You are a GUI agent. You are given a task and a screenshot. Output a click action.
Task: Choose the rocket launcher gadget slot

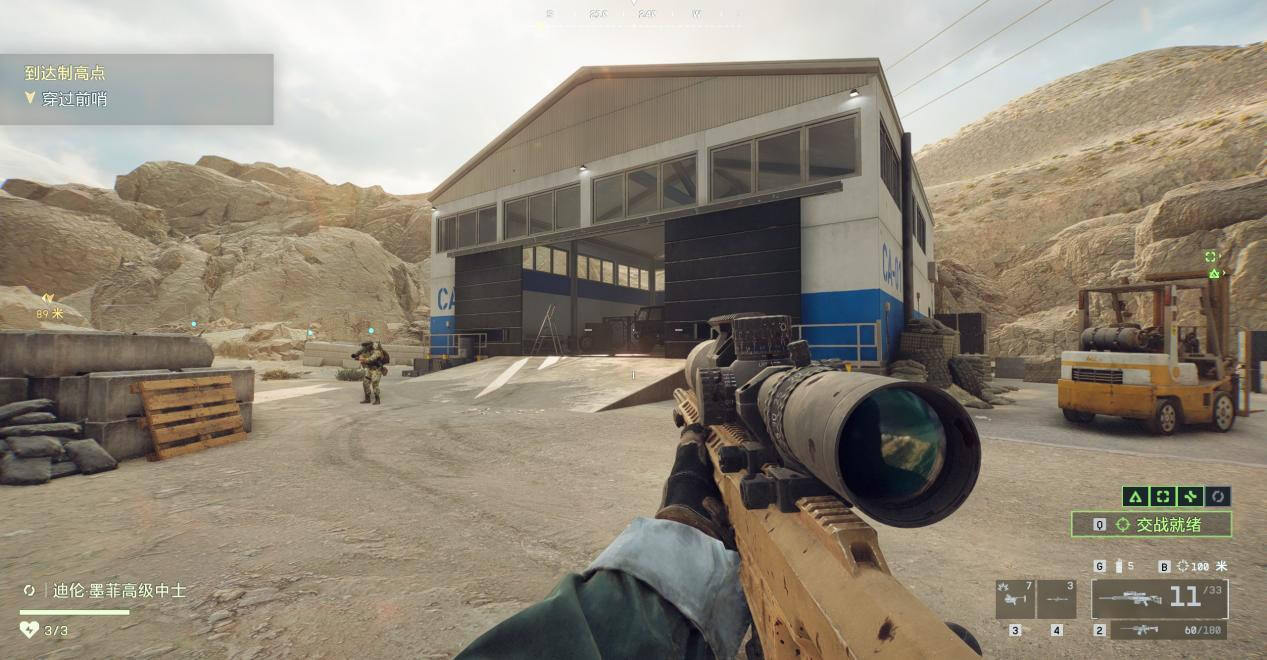point(1056,599)
